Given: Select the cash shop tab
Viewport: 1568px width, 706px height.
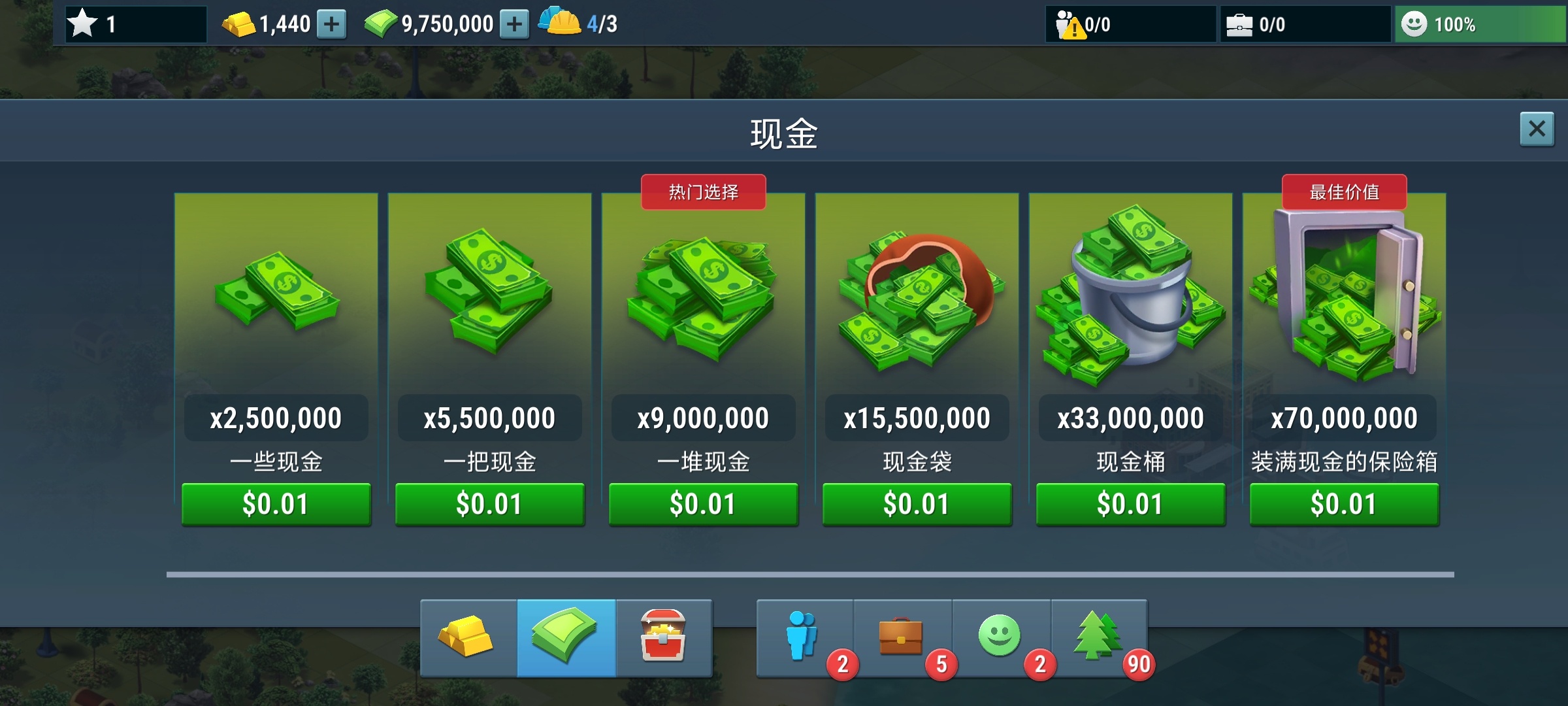Looking at the screenshot, I should pyautogui.click(x=566, y=639).
